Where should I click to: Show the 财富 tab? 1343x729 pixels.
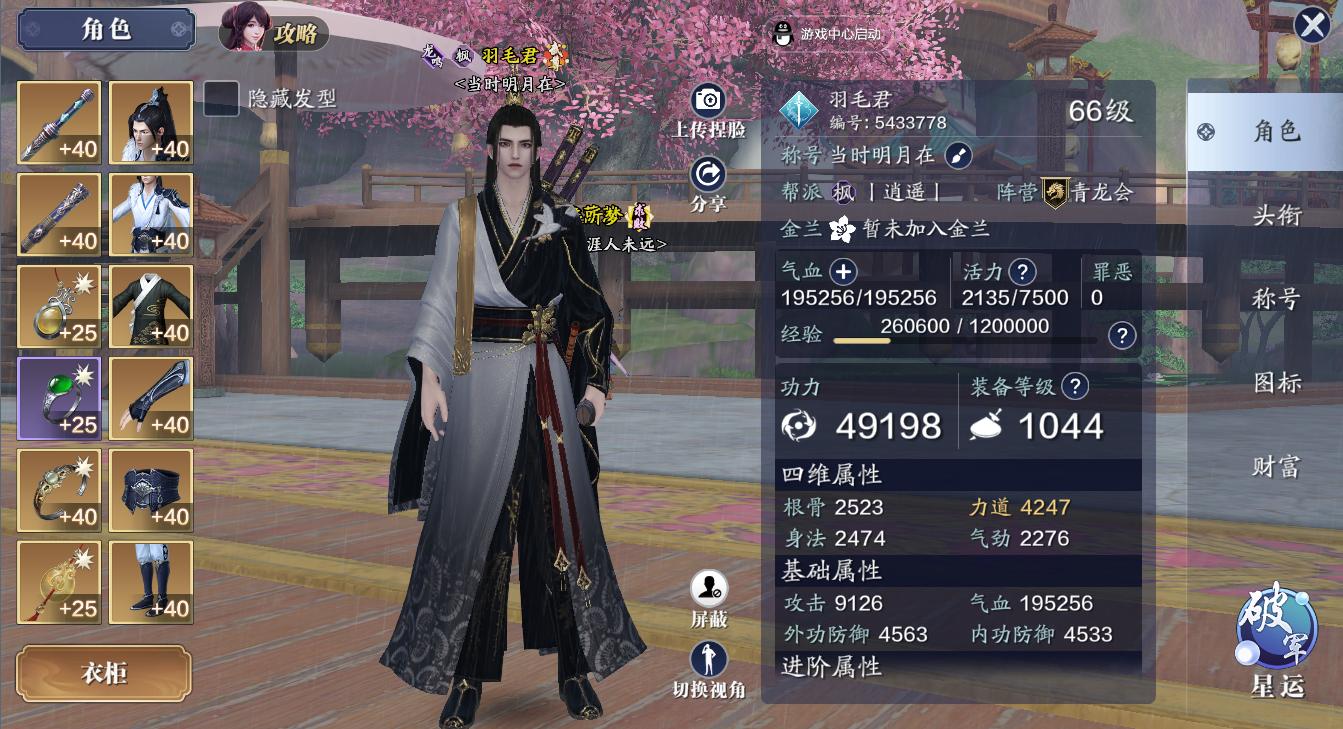click(1276, 467)
